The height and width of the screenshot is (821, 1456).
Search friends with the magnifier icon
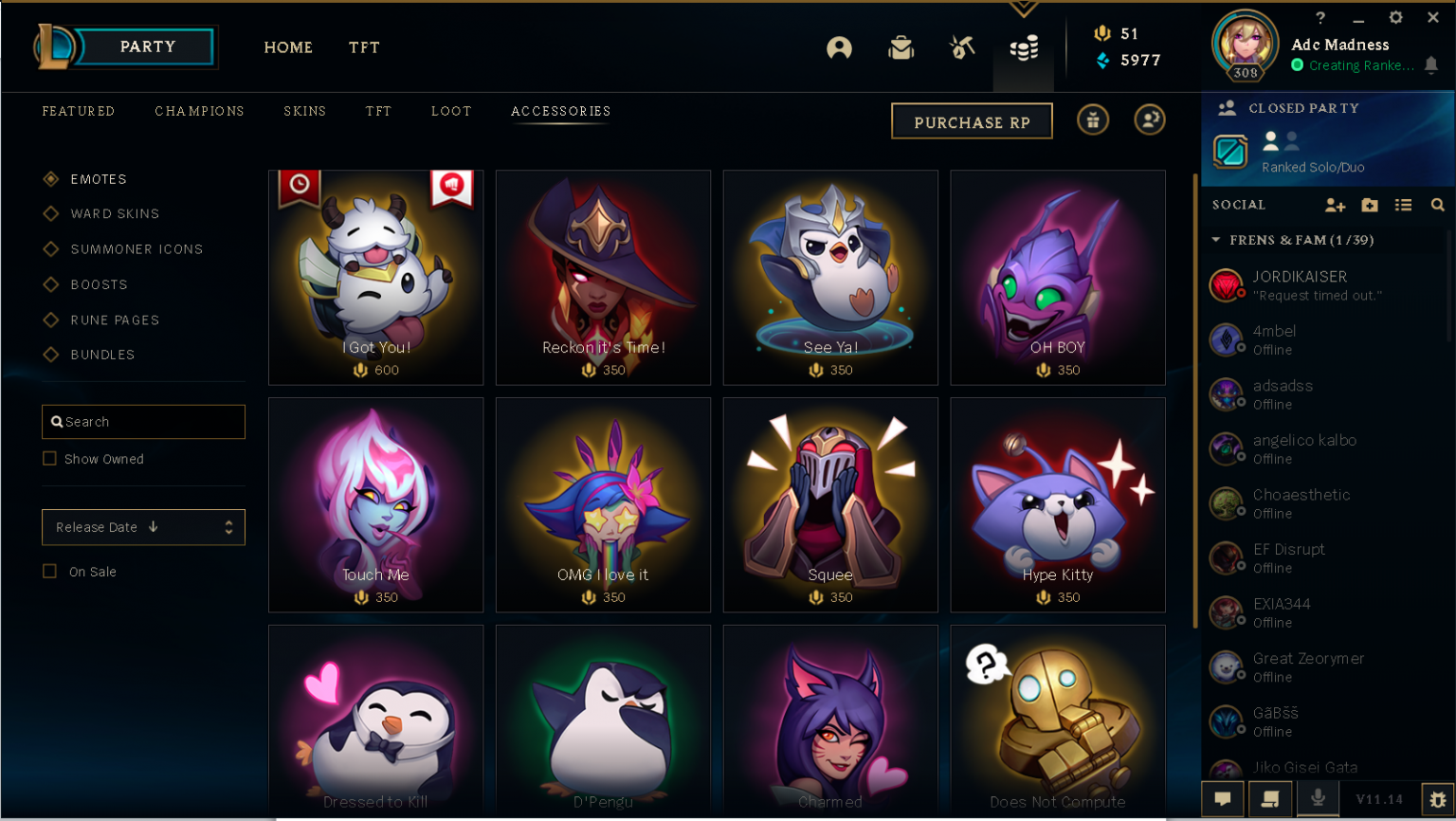(x=1438, y=205)
